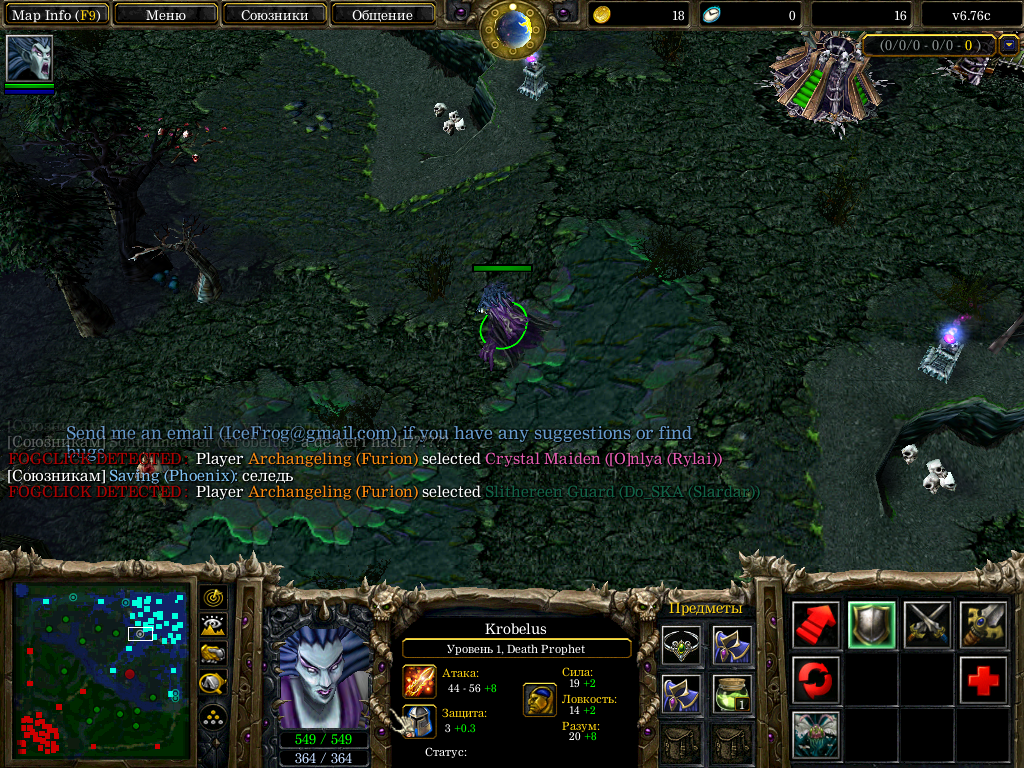Select the circlet item slot
1024x768 pixels.
click(x=680, y=645)
